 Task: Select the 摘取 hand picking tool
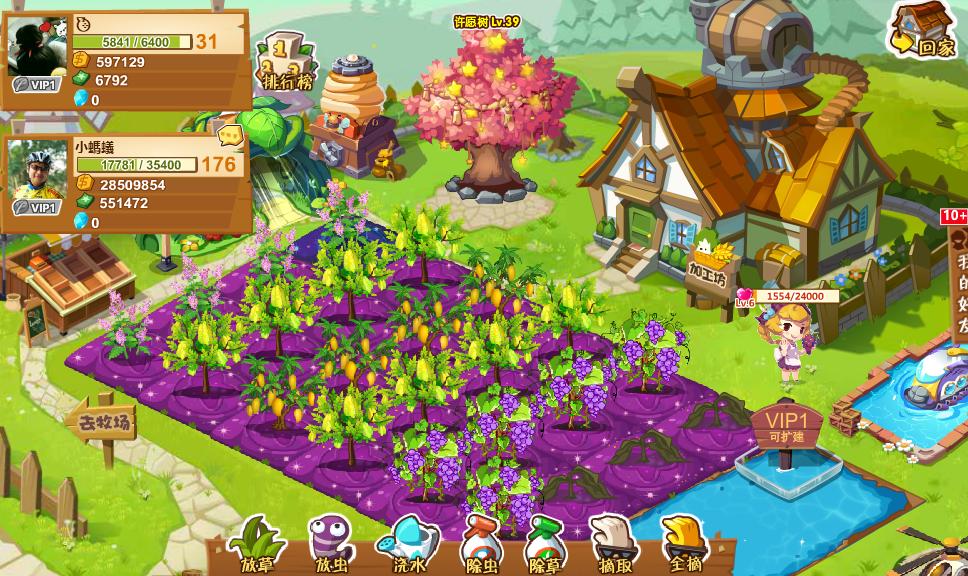611,543
